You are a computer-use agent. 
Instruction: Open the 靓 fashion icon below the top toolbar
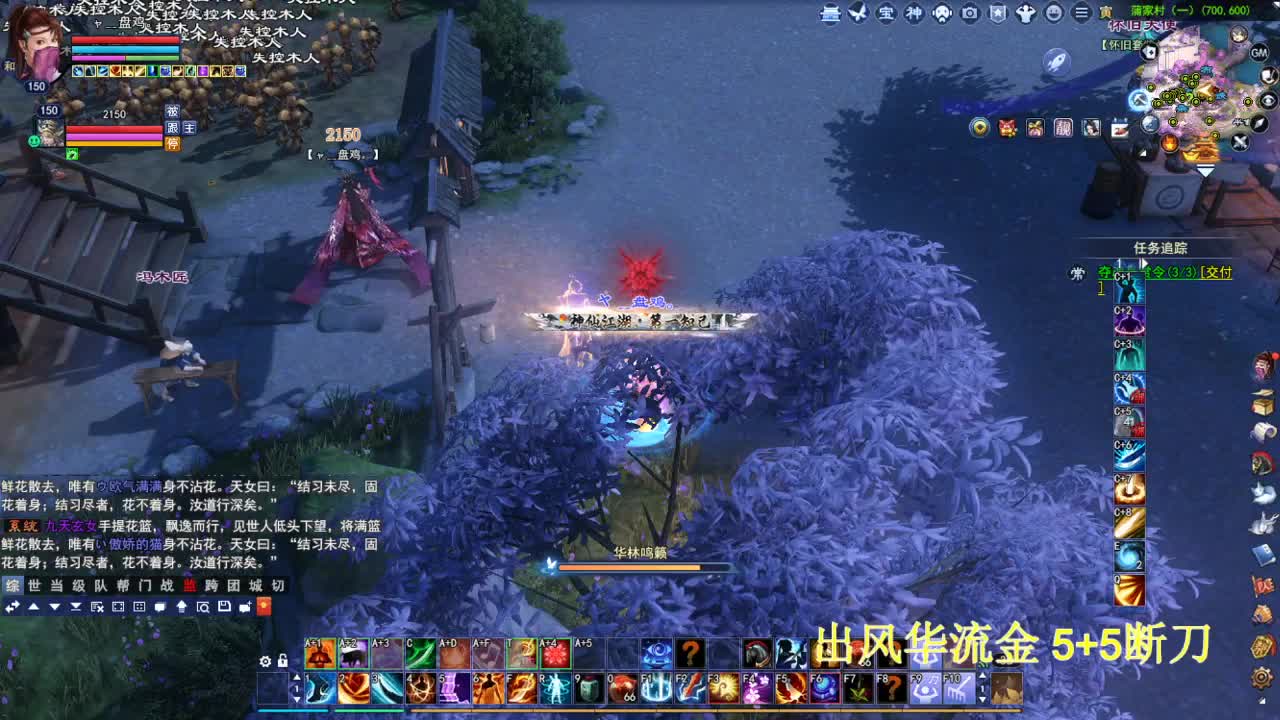tap(1064, 128)
